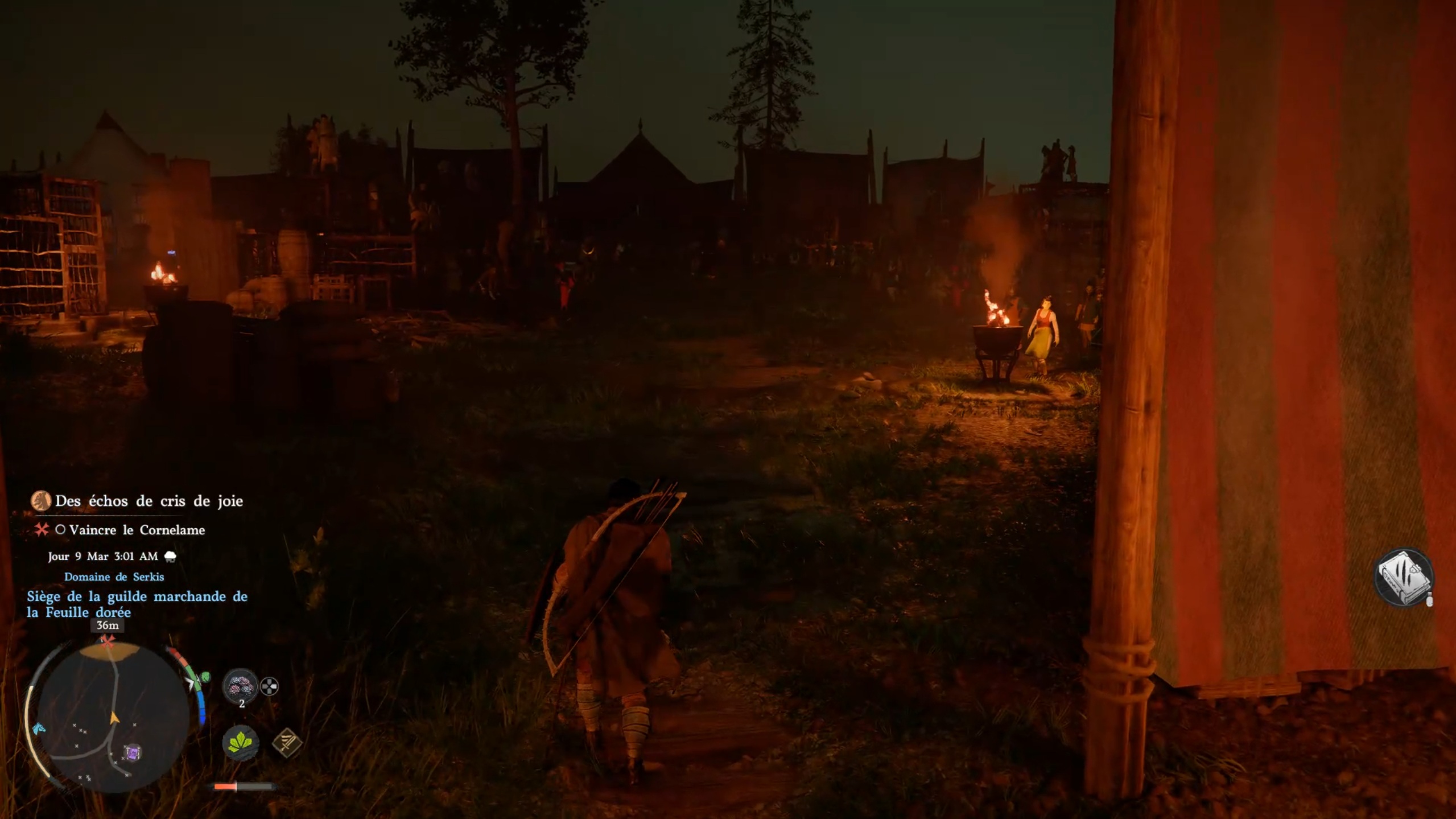Open the claw-marked journal book icon
The width and height of the screenshot is (1456, 819).
(x=1403, y=578)
